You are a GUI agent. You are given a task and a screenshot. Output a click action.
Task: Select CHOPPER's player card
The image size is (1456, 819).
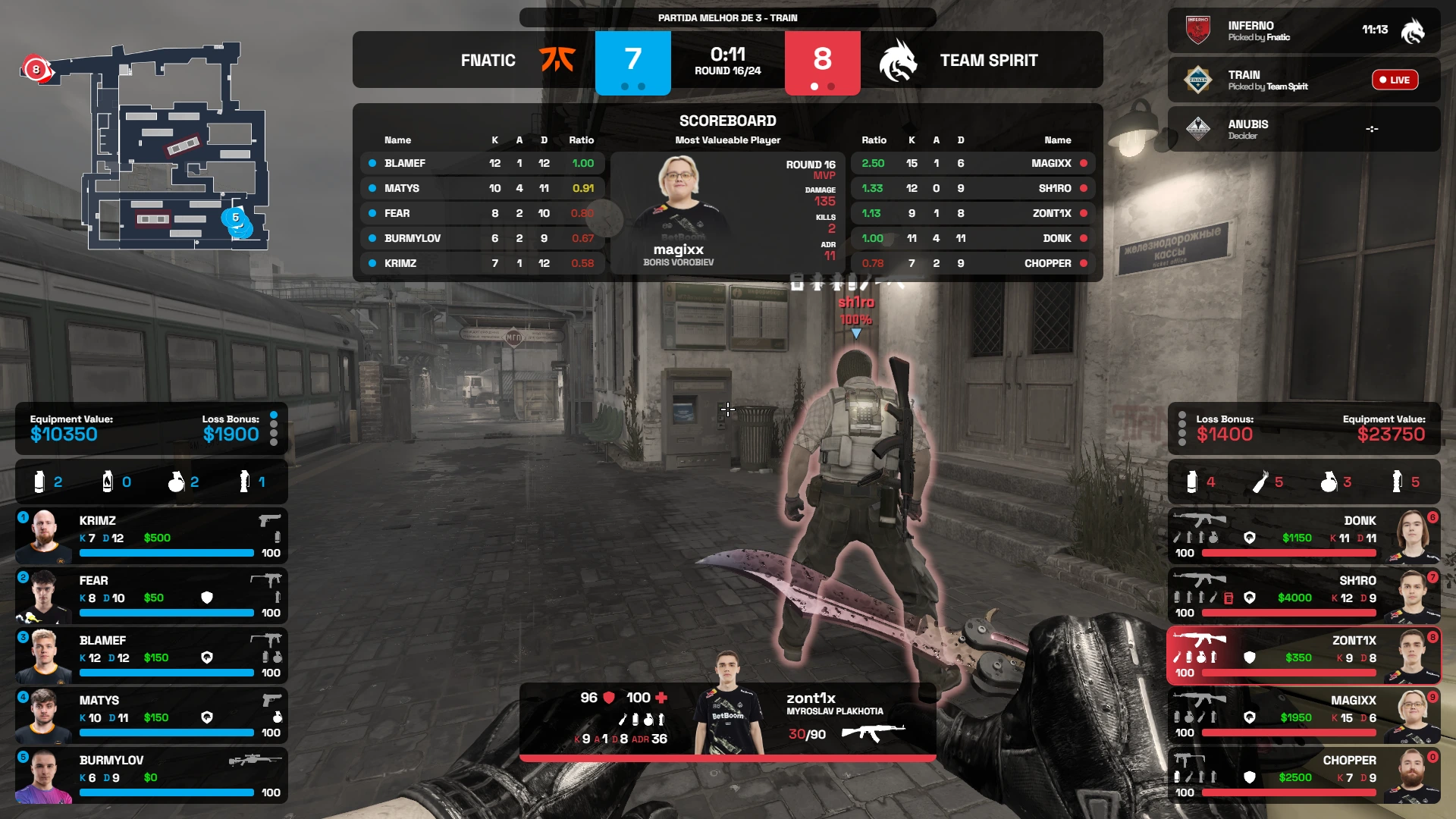1304,776
